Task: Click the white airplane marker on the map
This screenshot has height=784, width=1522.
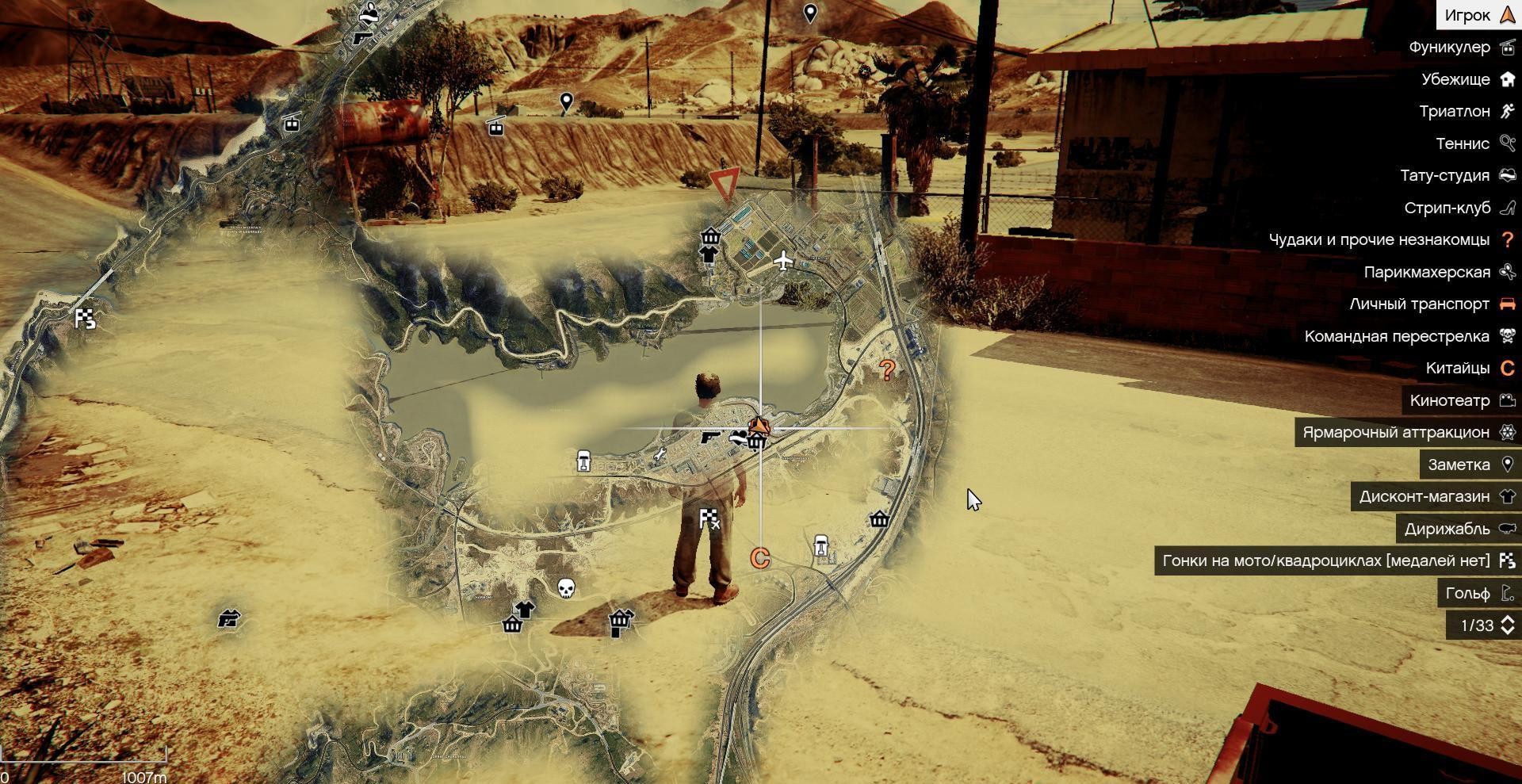Action: [x=783, y=260]
